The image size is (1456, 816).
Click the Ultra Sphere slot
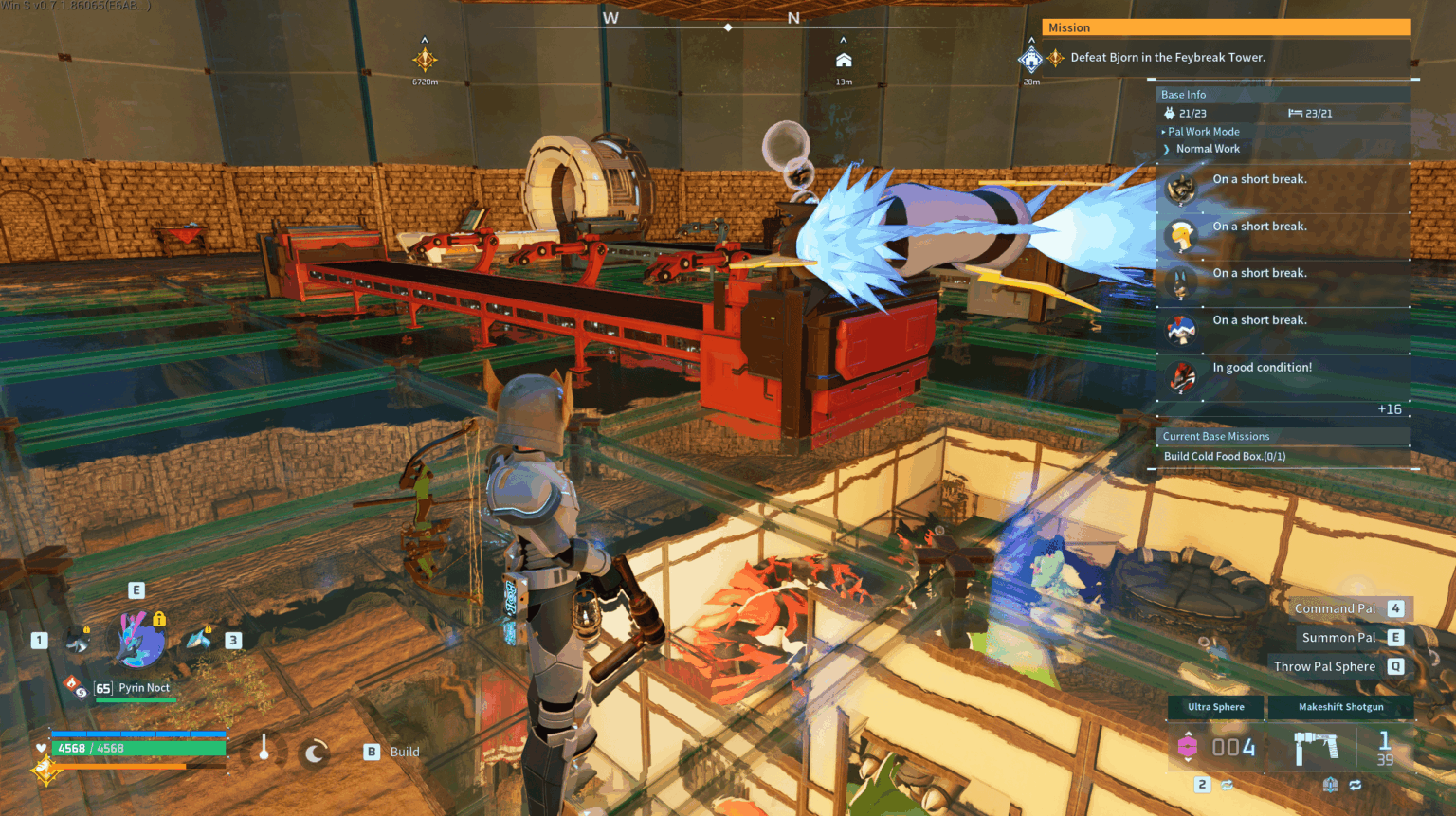point(1216,707)
